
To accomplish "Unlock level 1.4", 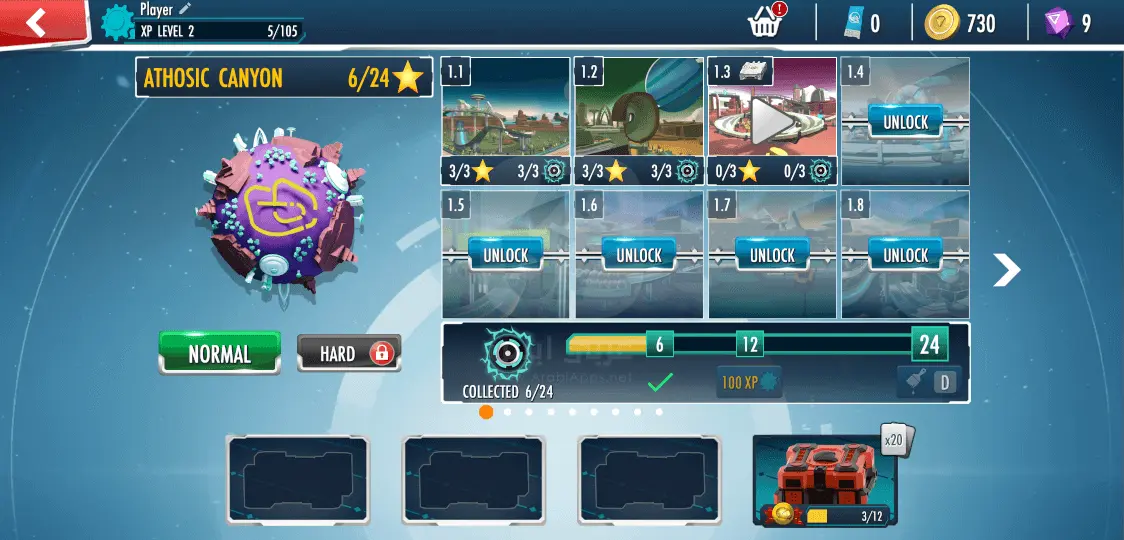I will (905, 122).
